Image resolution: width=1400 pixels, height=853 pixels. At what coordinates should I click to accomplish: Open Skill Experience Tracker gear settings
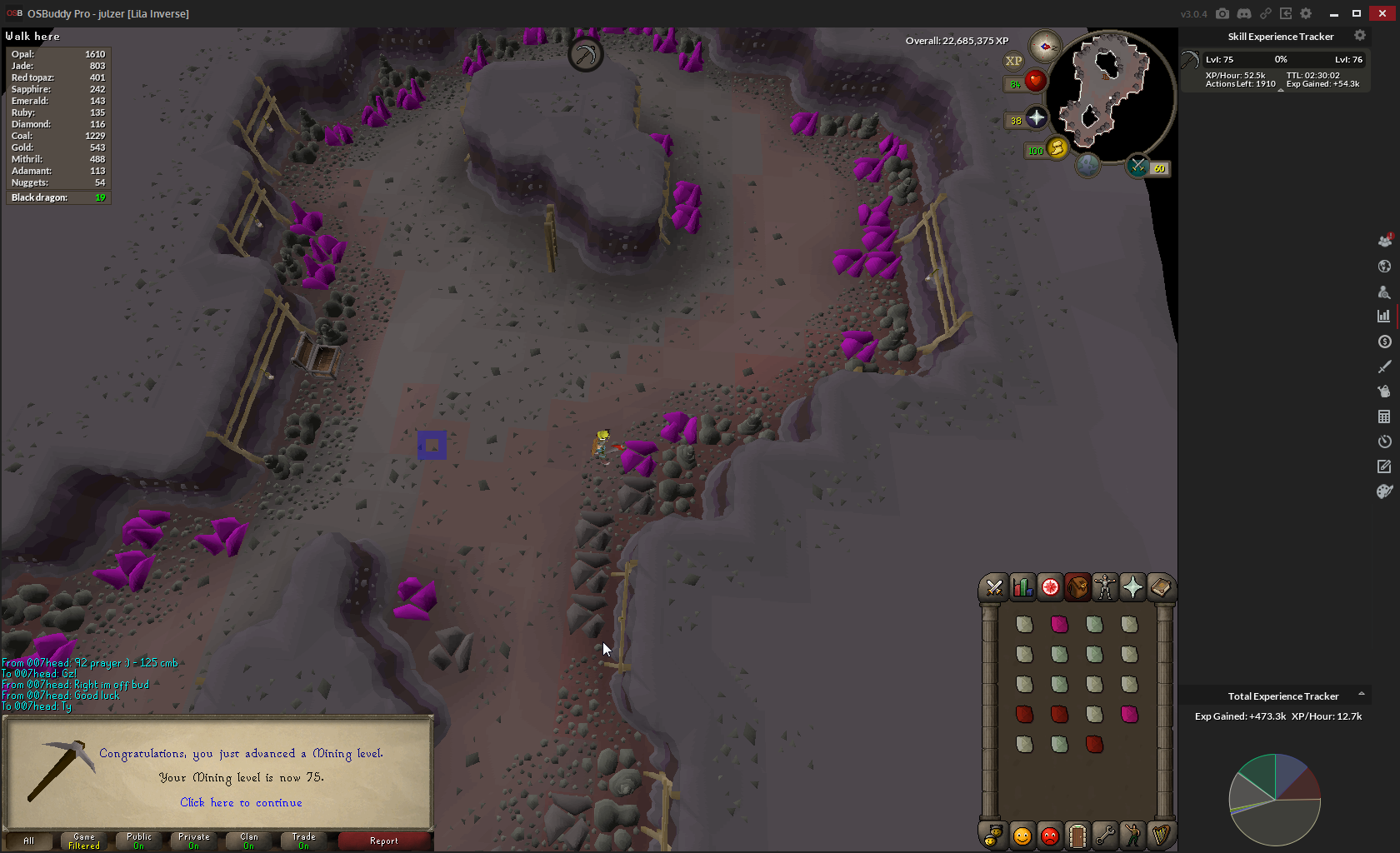pos(1360,36)
